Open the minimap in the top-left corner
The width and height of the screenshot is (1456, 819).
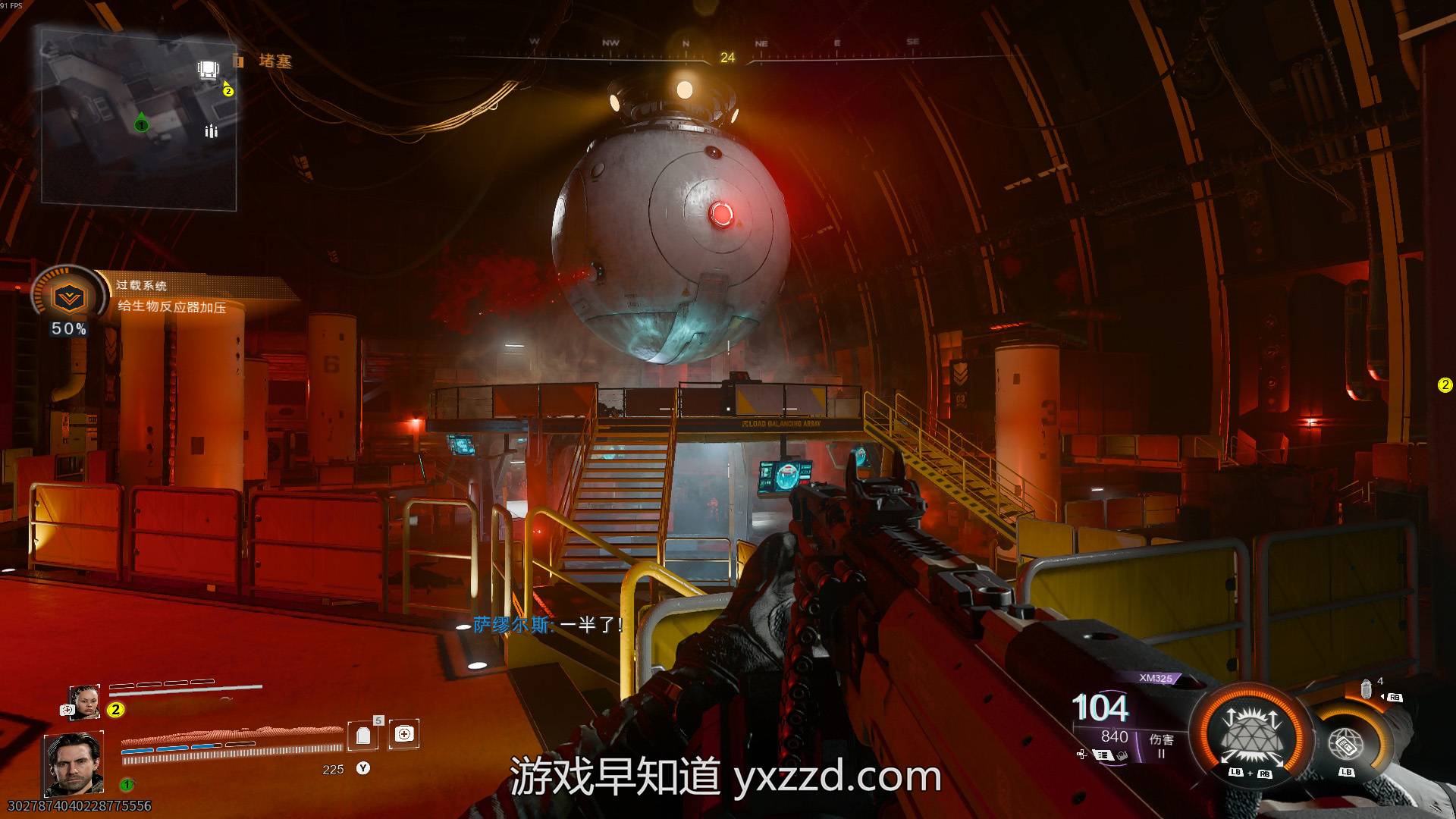[139, 120]
